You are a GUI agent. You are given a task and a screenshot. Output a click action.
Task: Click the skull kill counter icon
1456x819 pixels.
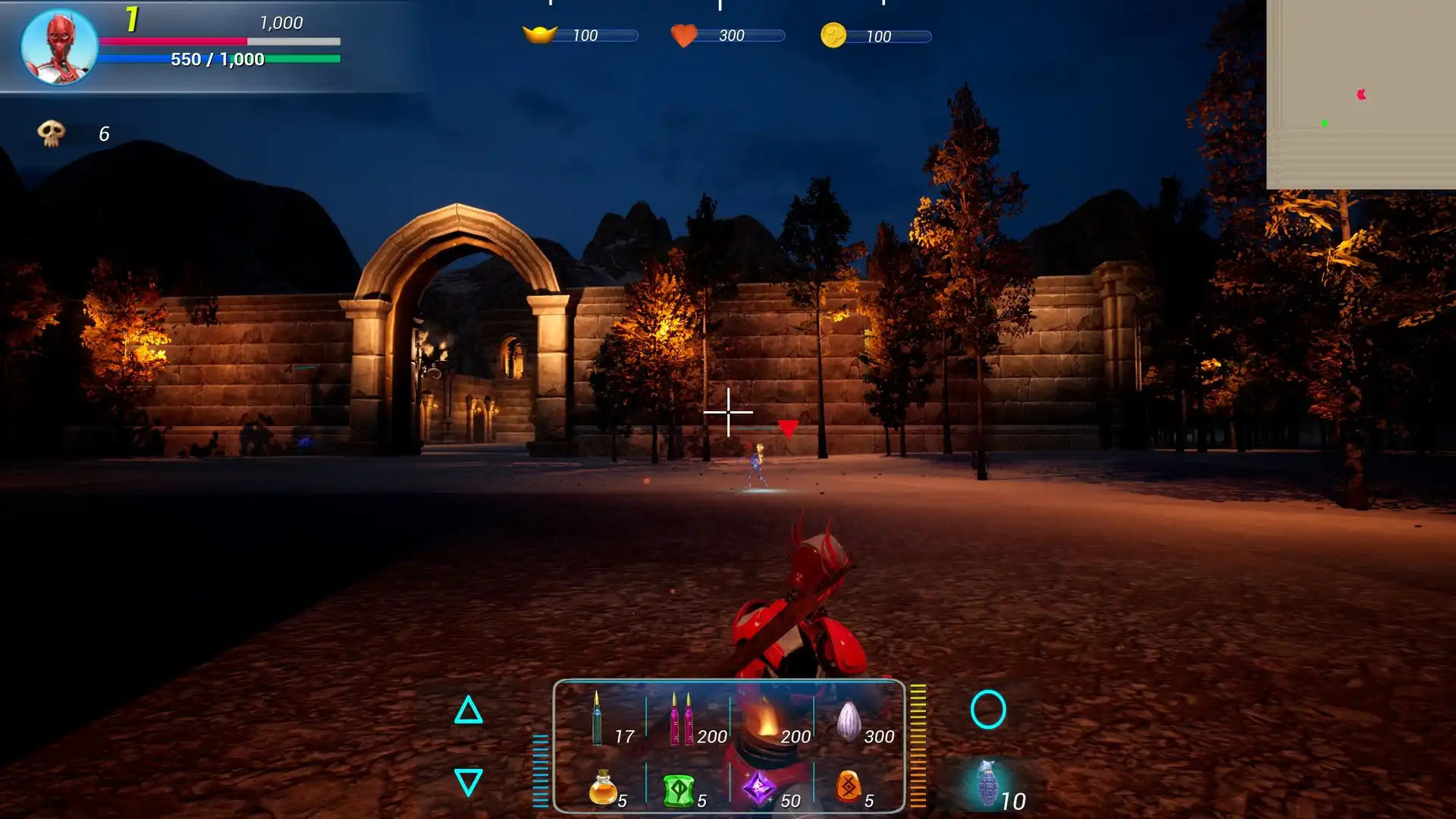52,133
